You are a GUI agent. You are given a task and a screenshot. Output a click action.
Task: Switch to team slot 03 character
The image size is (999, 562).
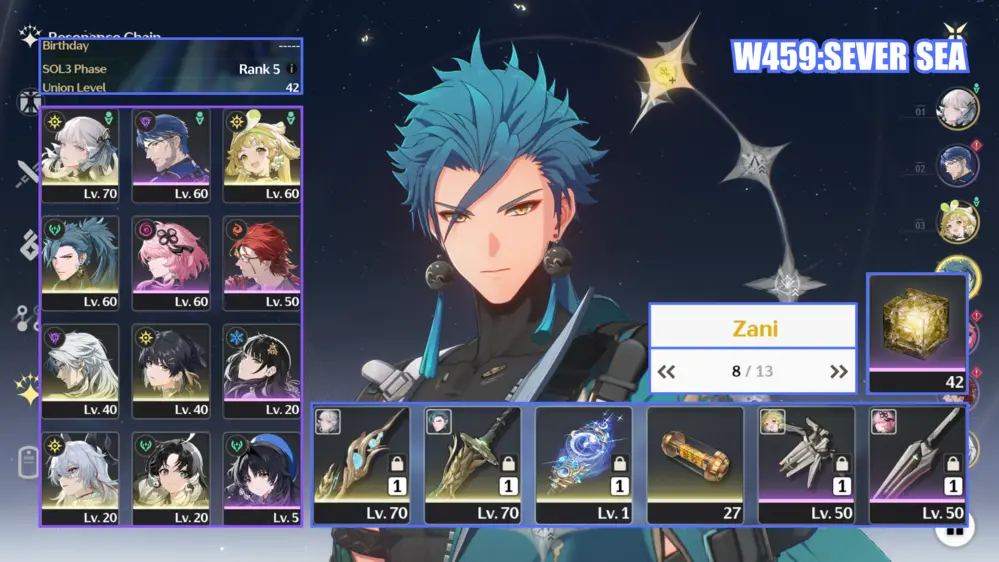pyautogui.click(x=956, y=222)
